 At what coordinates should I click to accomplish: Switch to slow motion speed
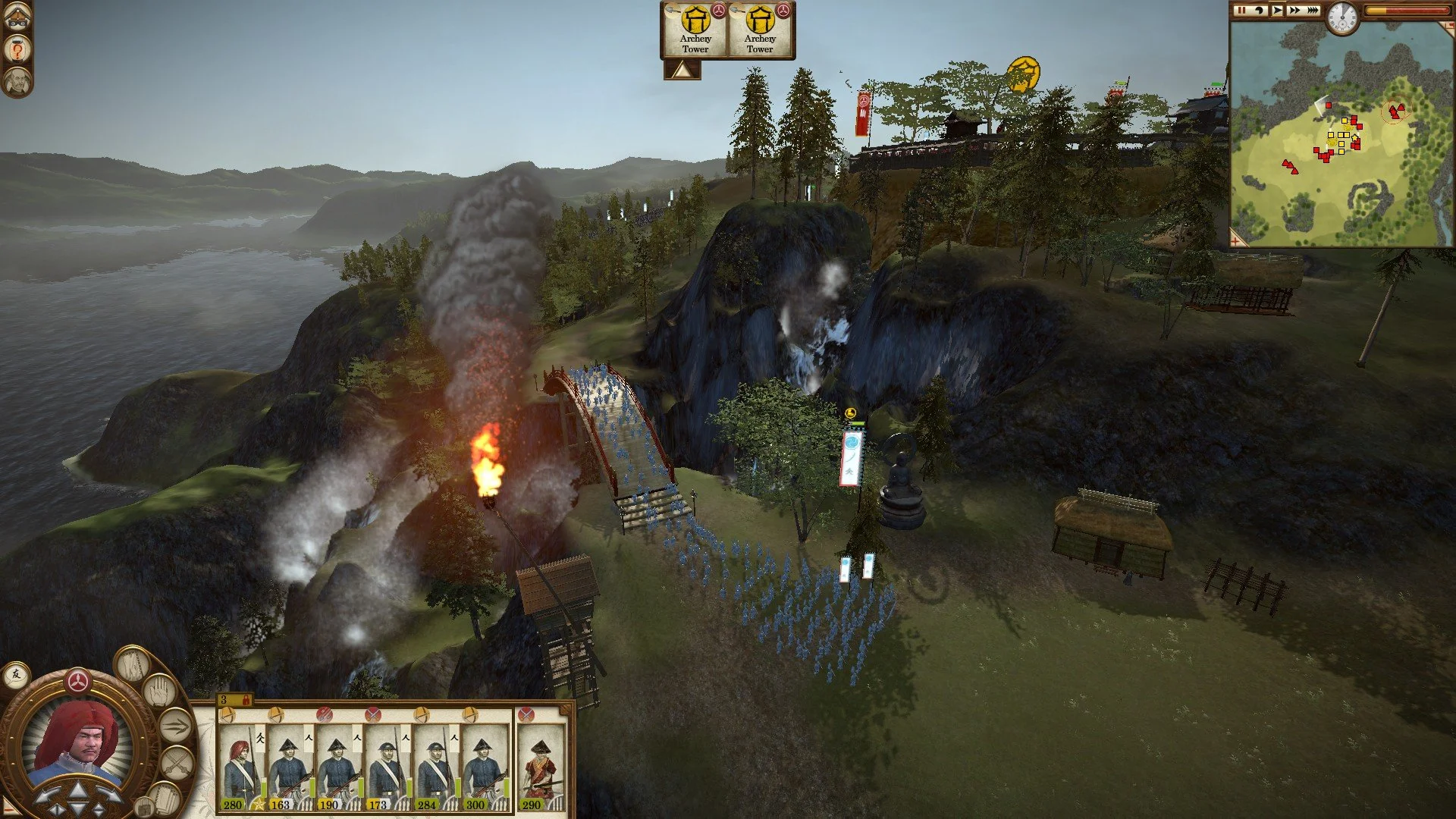click(x=1259, y=11)
